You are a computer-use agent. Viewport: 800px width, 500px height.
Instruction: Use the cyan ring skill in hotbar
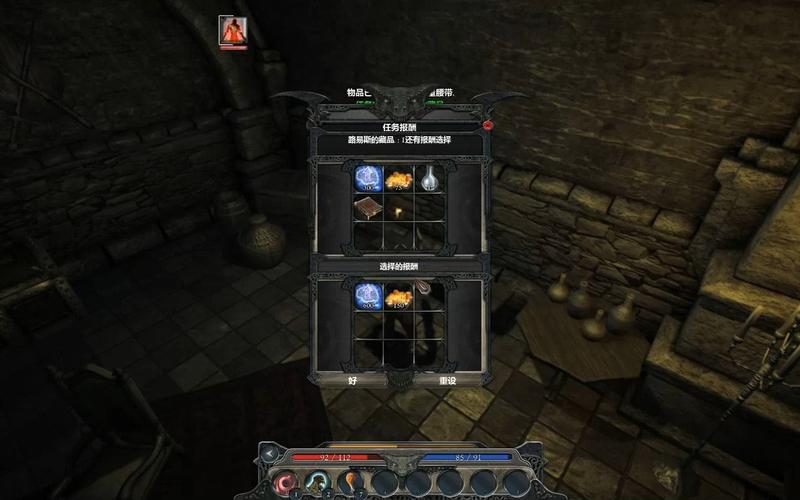point(318,483)
